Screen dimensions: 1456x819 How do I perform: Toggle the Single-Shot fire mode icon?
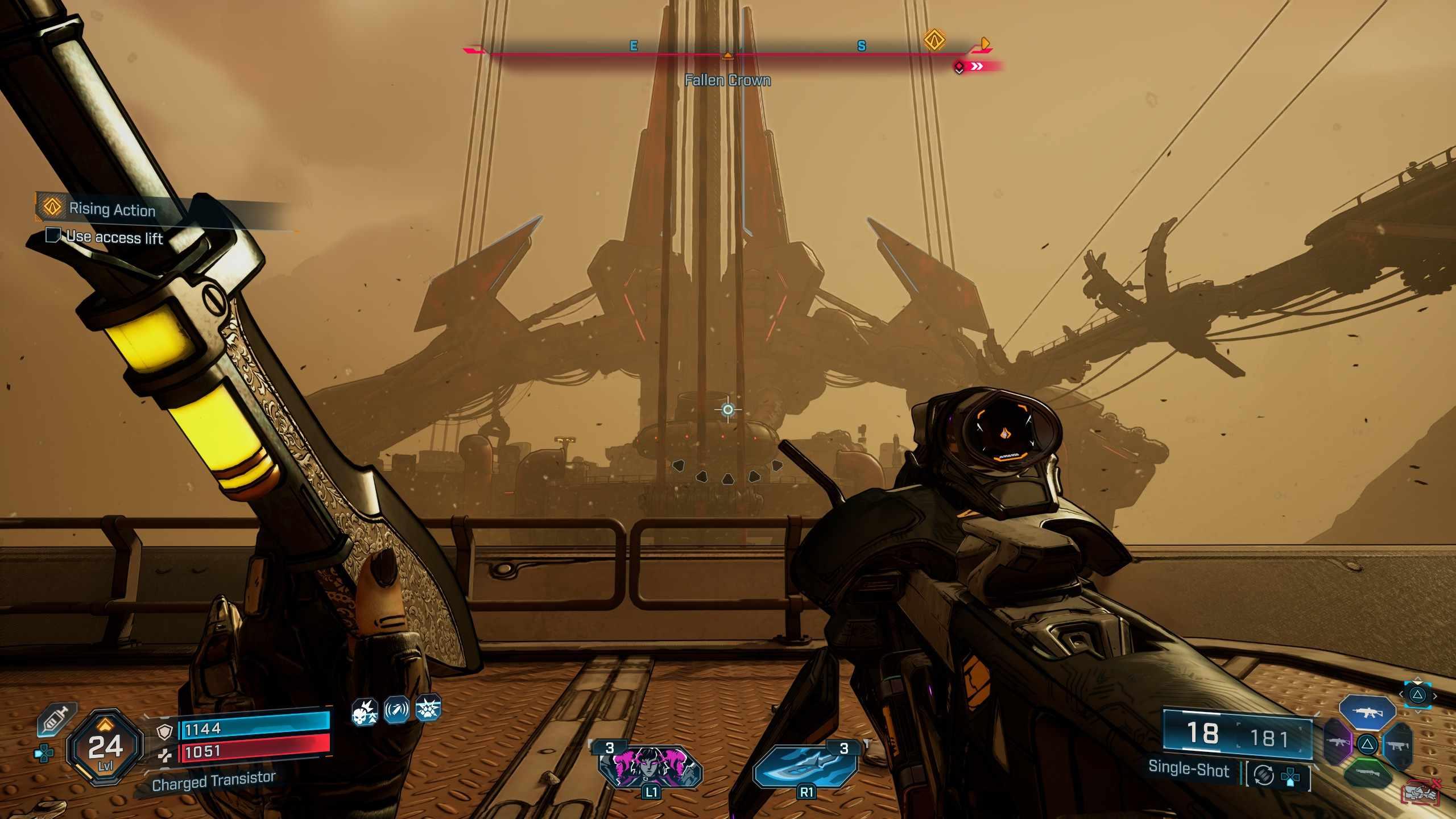pyautogui.click(x=1263, y=775)
